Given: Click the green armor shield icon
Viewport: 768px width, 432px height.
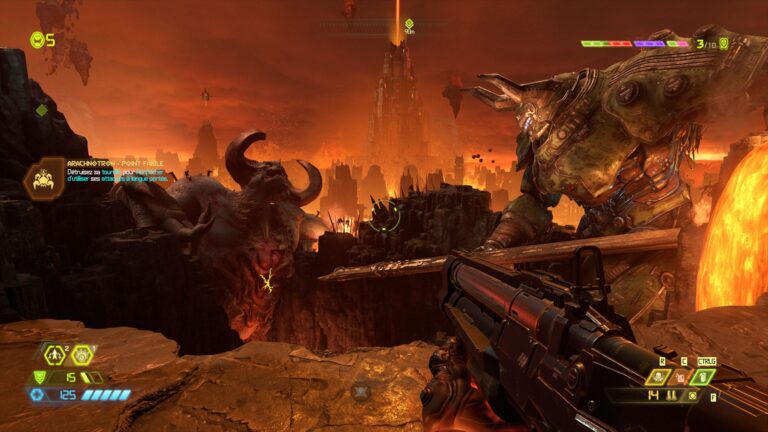Looking at the screenshot, I should point(40,377).
